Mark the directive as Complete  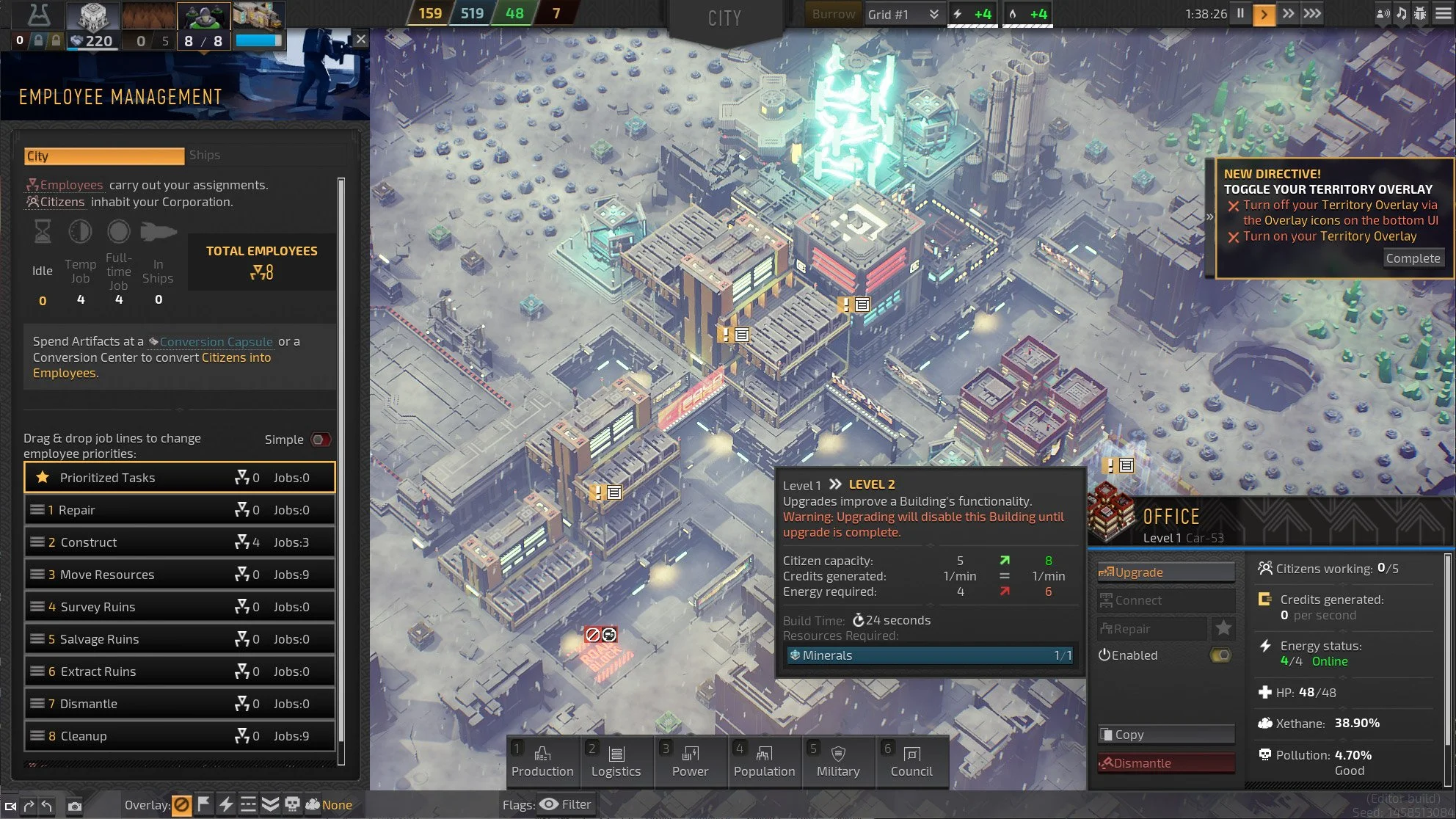[1413, 258]
